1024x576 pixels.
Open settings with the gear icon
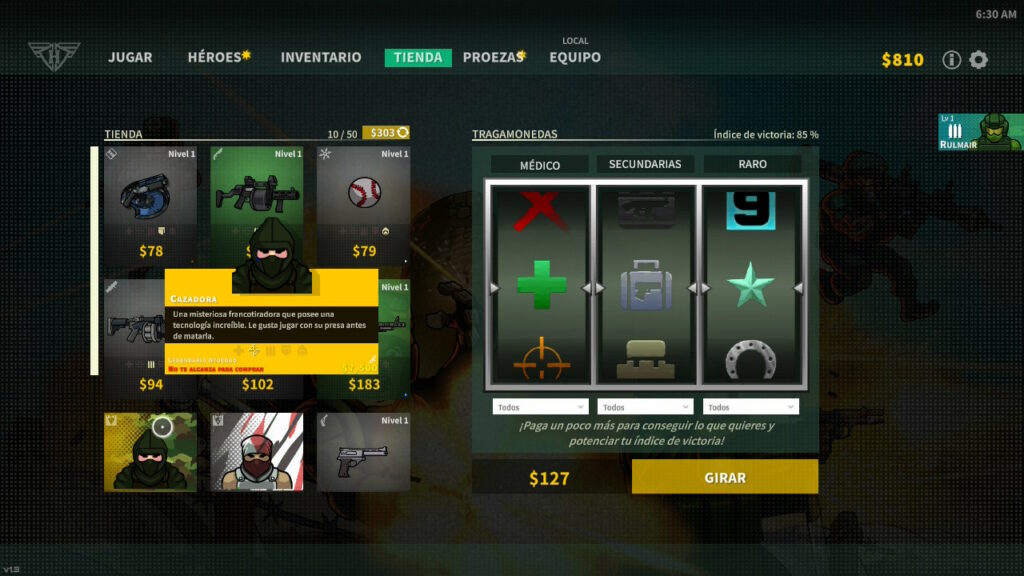979,60
